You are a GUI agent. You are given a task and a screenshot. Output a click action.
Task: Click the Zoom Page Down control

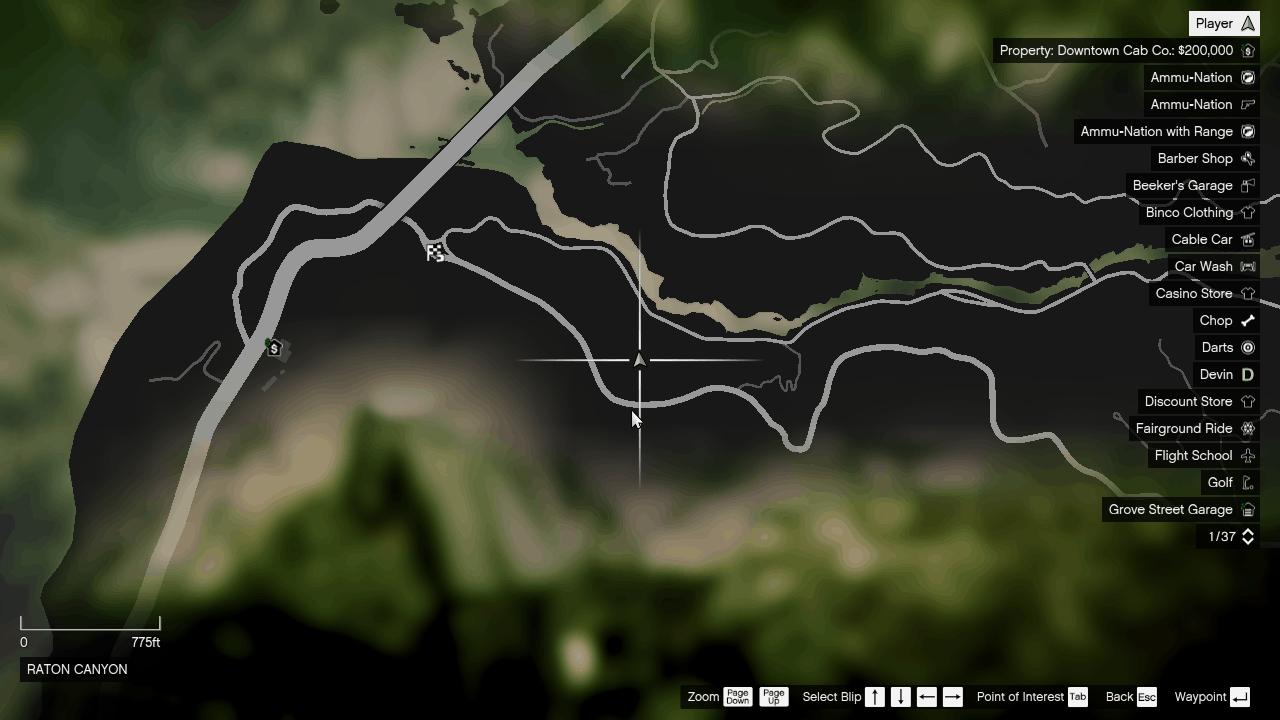[737, 697]
